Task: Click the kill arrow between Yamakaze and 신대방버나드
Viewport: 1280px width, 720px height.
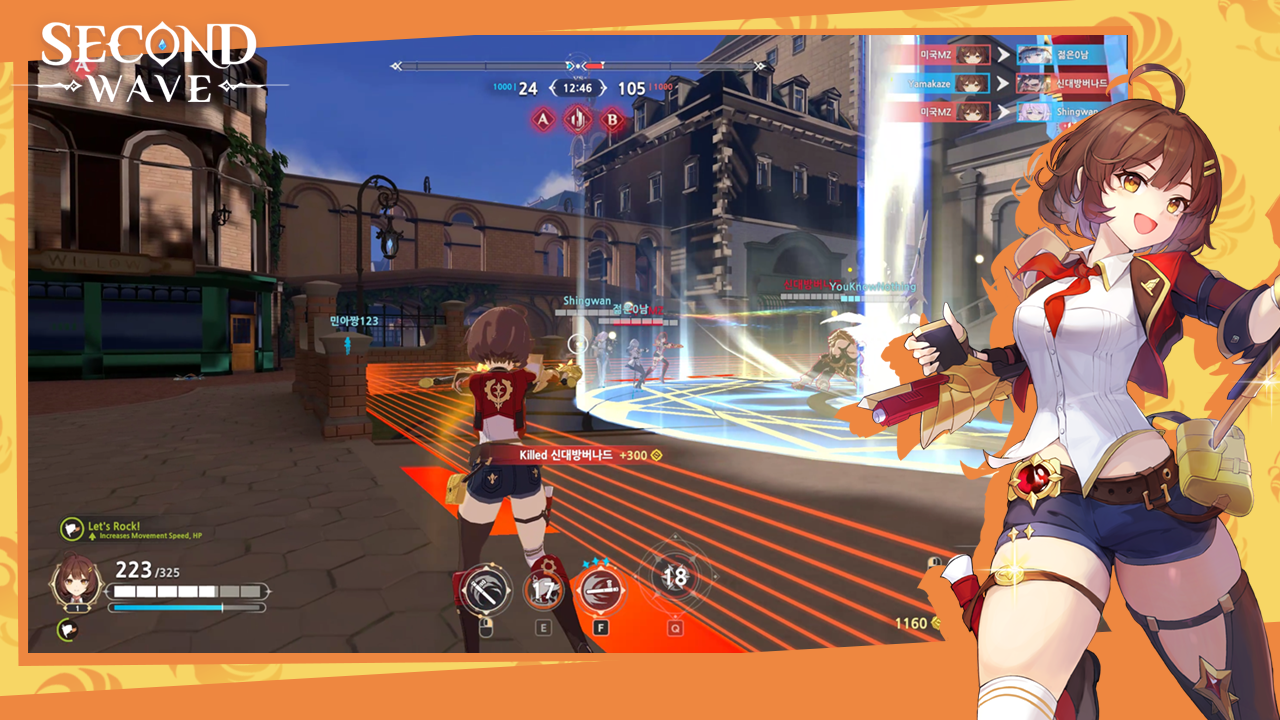Action: (x=1004, y=82)
